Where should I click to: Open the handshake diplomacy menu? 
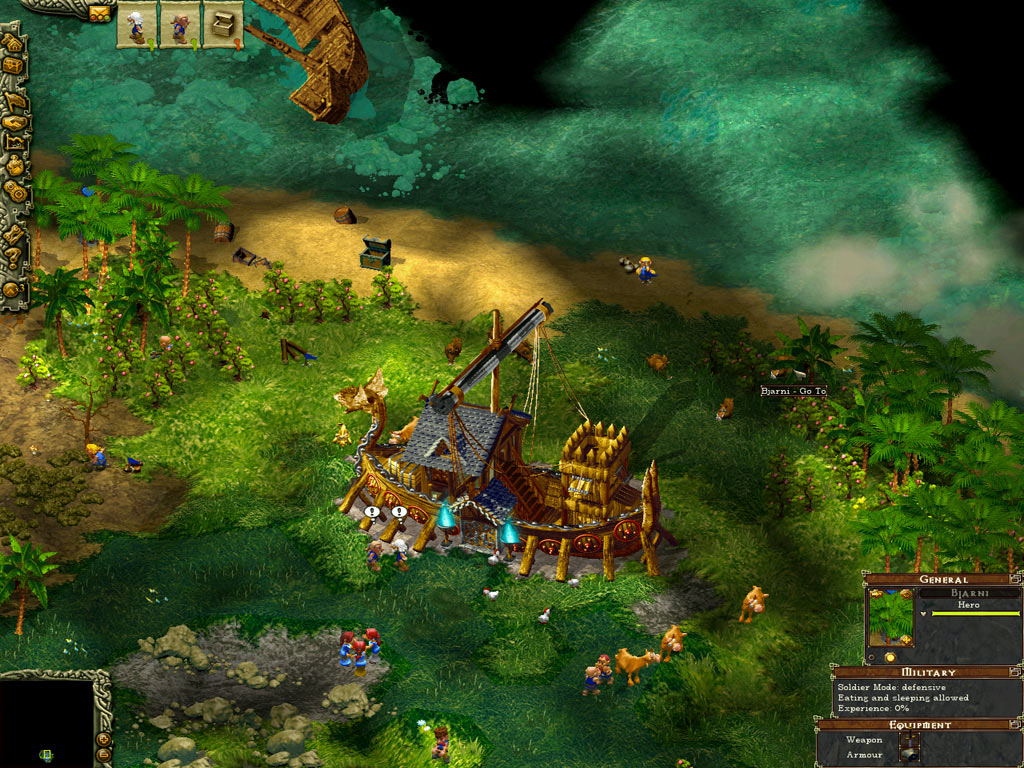pos(15,122)
